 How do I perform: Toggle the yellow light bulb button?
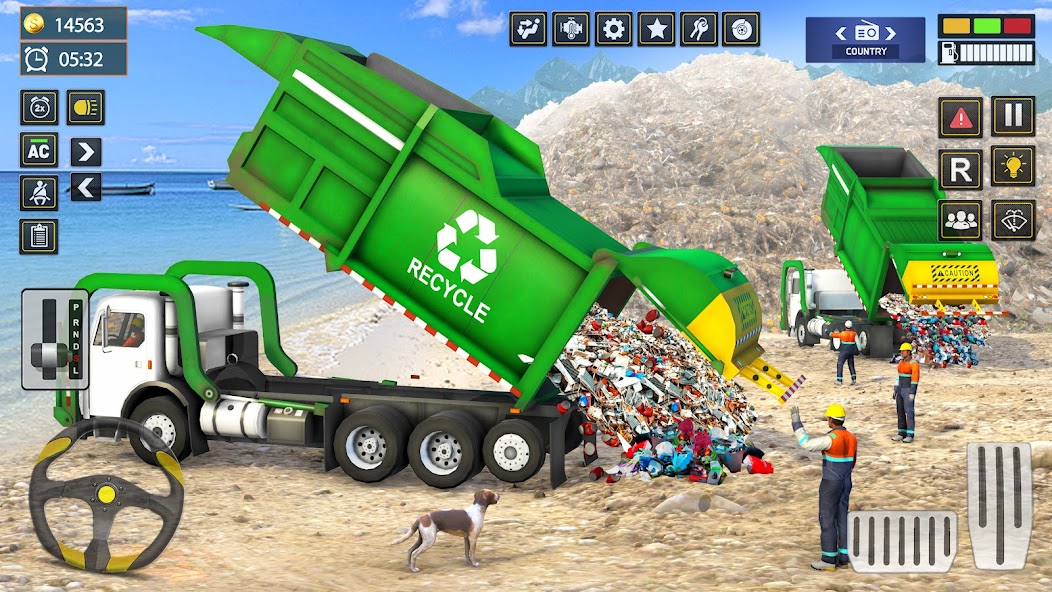[x=1013, y=166]
